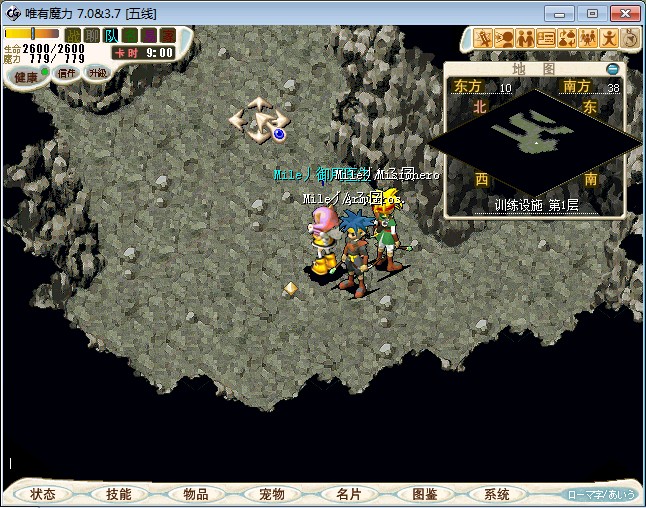Open the ID card icon
The height and width of the screenshot is (508, 646).
[x=546, y=39]
